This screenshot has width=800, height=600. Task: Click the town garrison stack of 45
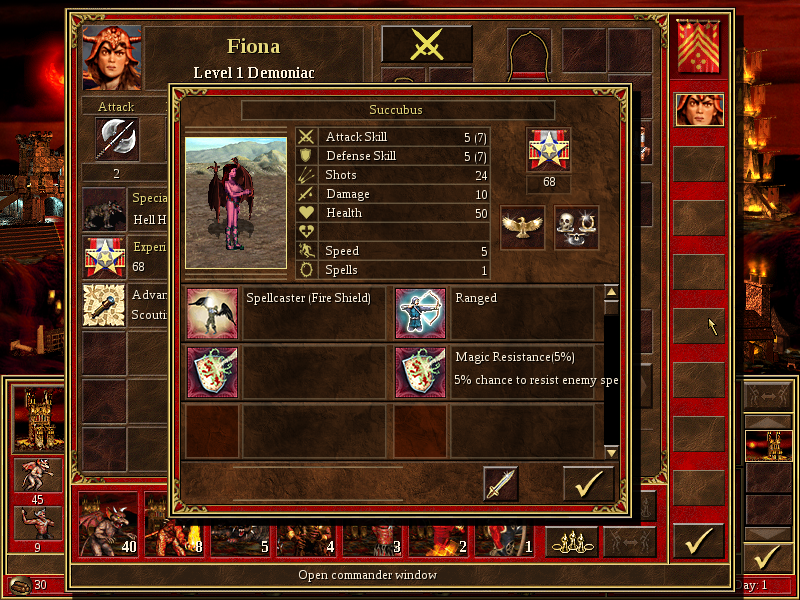pyautogui.click(x=37, y=475)
